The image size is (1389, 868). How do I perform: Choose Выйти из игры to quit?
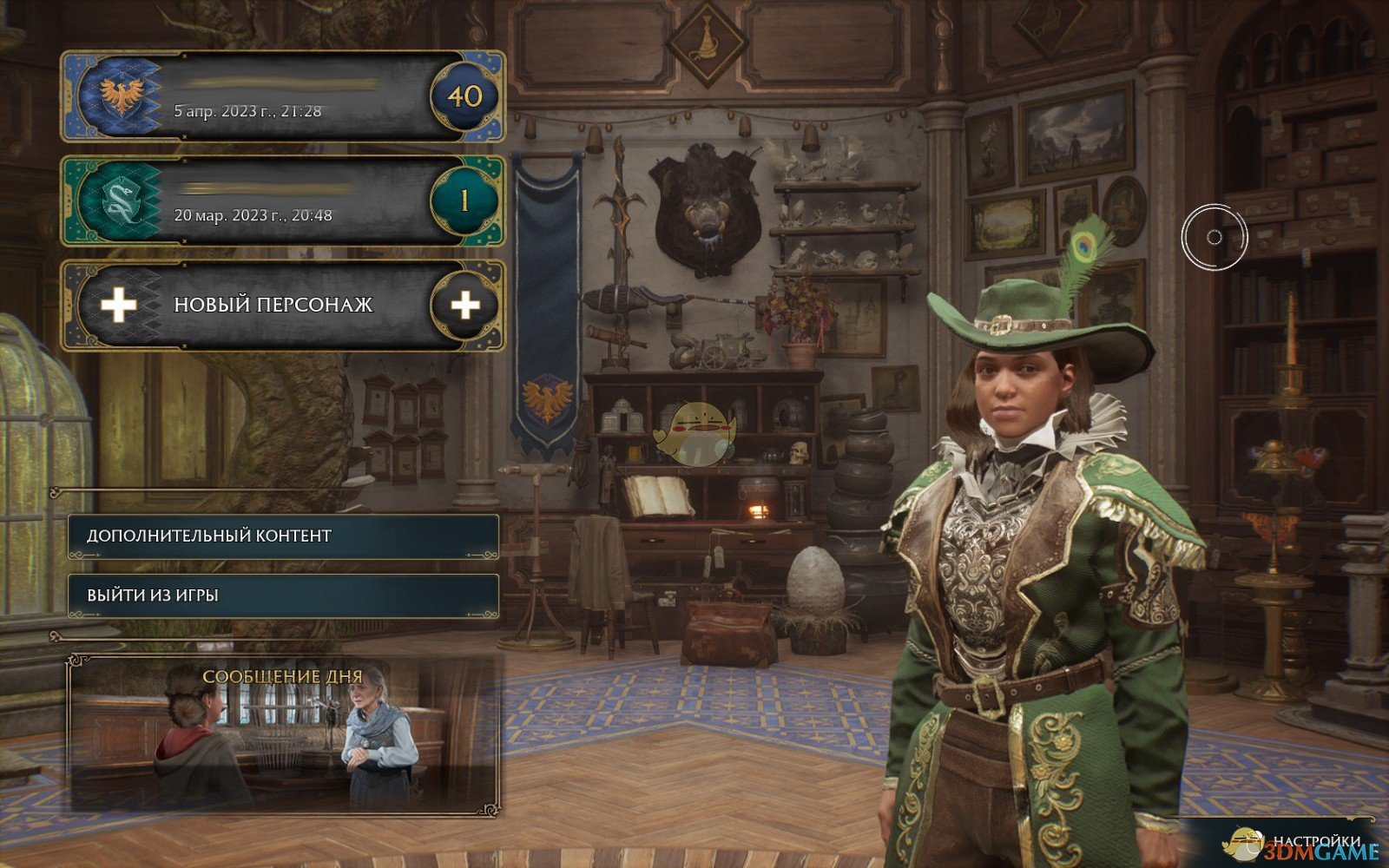(283, 595)
